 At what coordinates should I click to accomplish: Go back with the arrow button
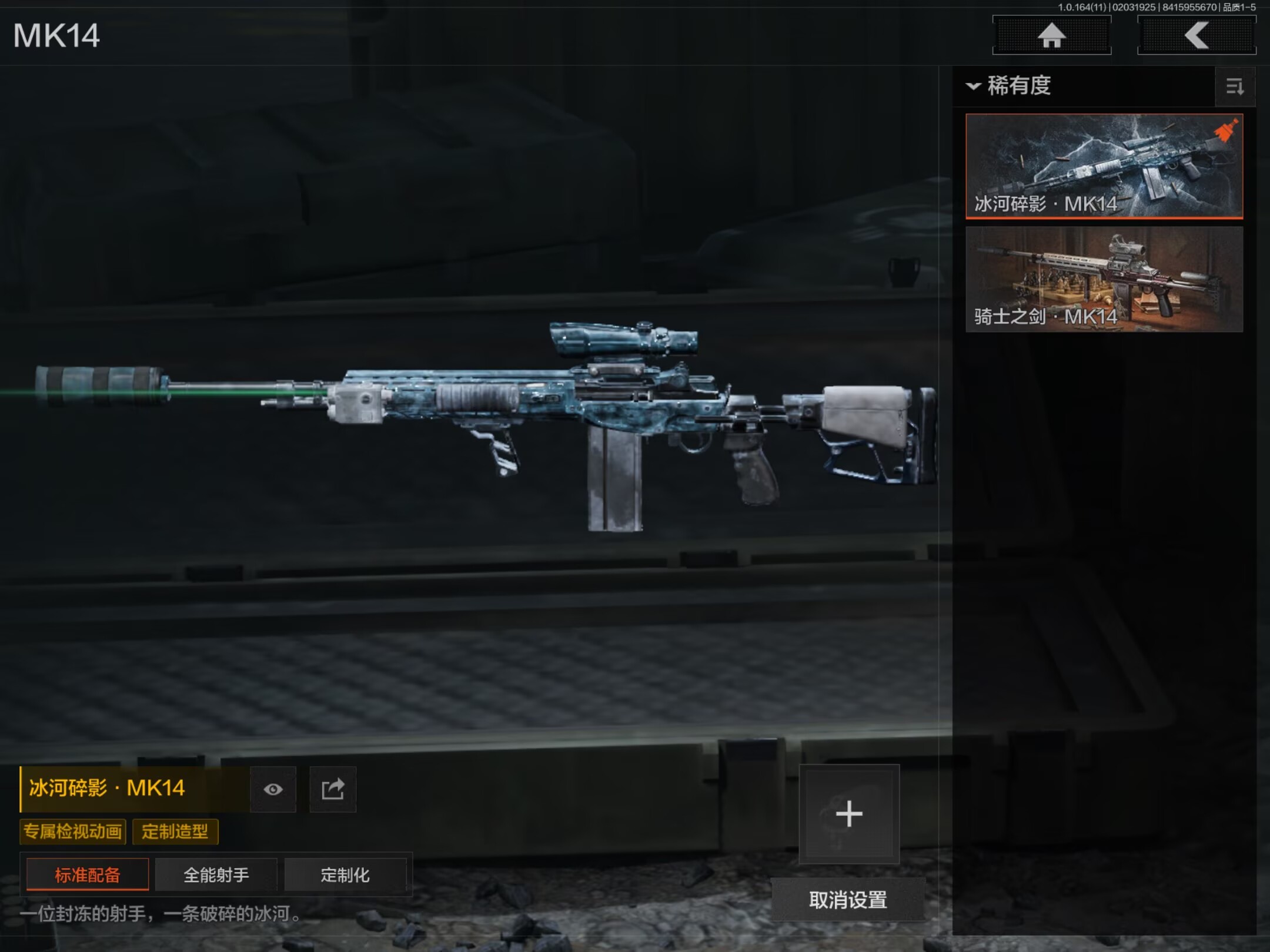[1197, 35]
